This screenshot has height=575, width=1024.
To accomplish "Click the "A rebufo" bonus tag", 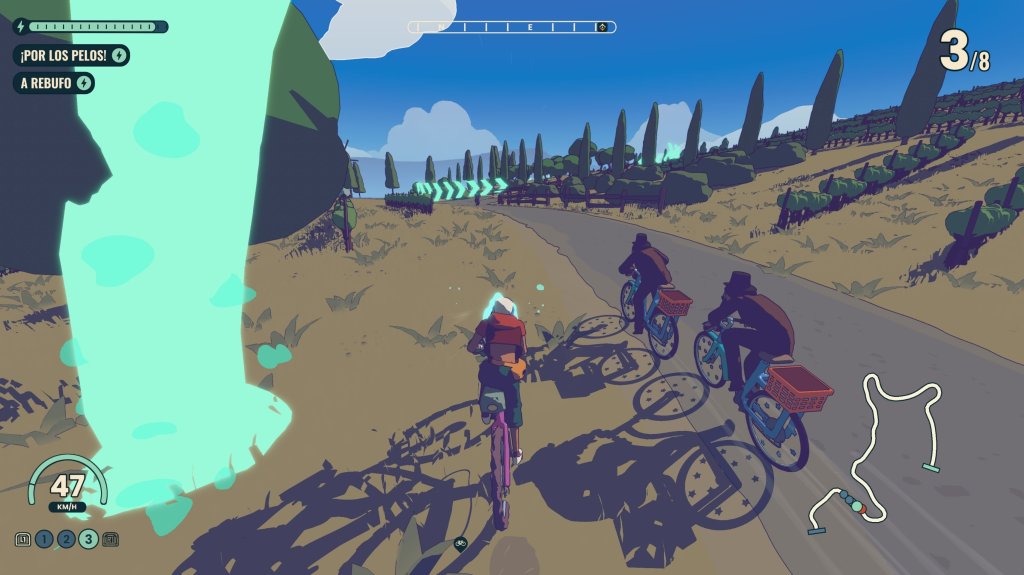I will click(54, 83).
